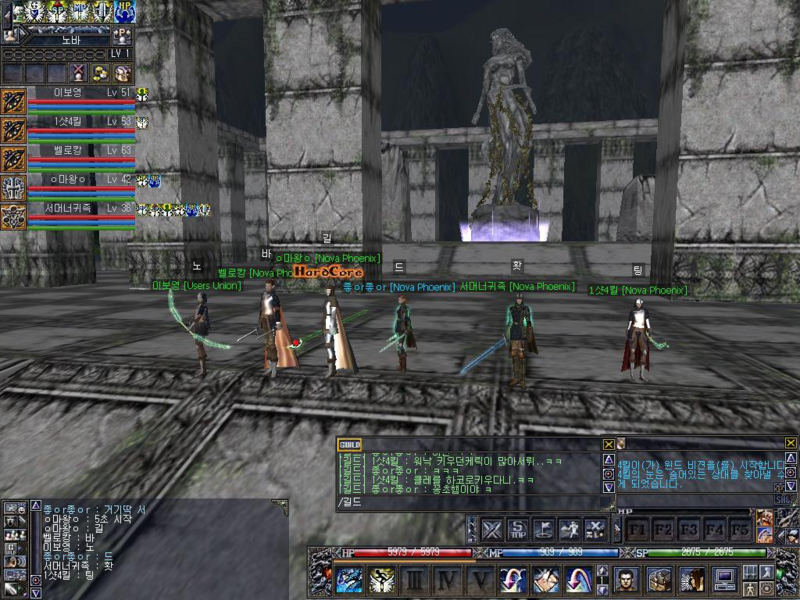Click the STOP action button
800x600 pixels.
coord(518,529)
